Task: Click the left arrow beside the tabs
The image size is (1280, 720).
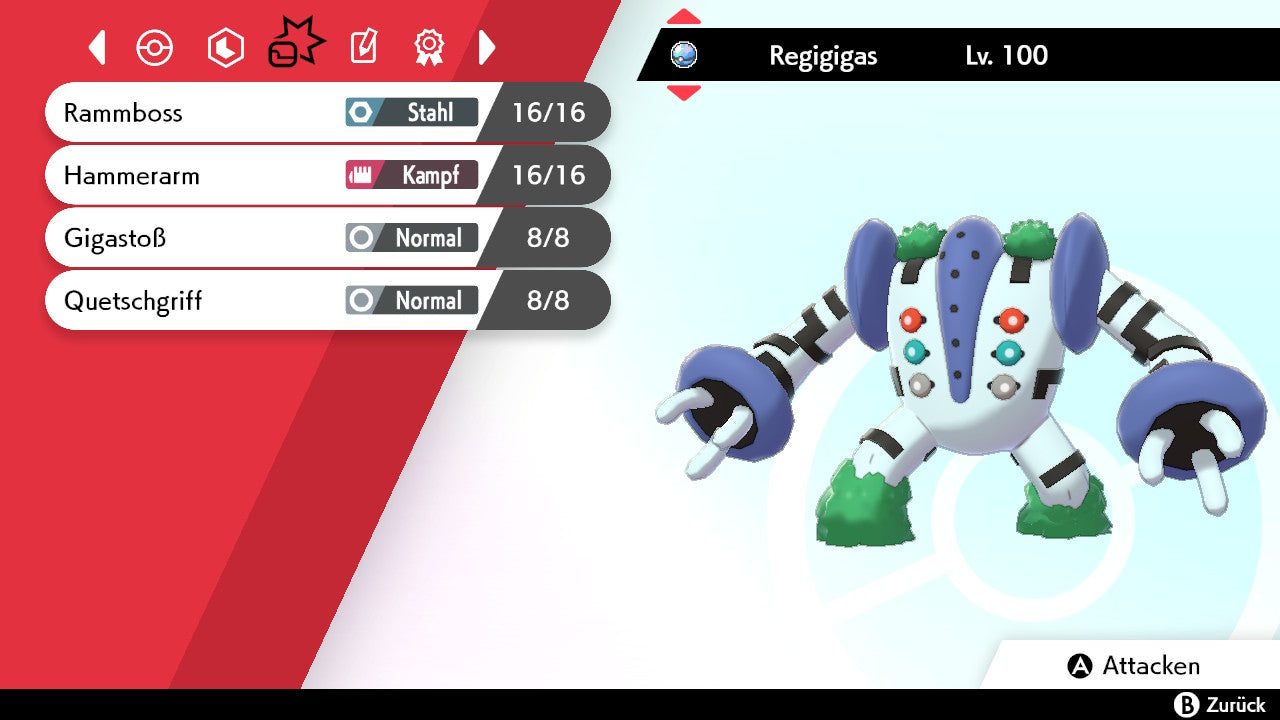Action: pos(97,47)
